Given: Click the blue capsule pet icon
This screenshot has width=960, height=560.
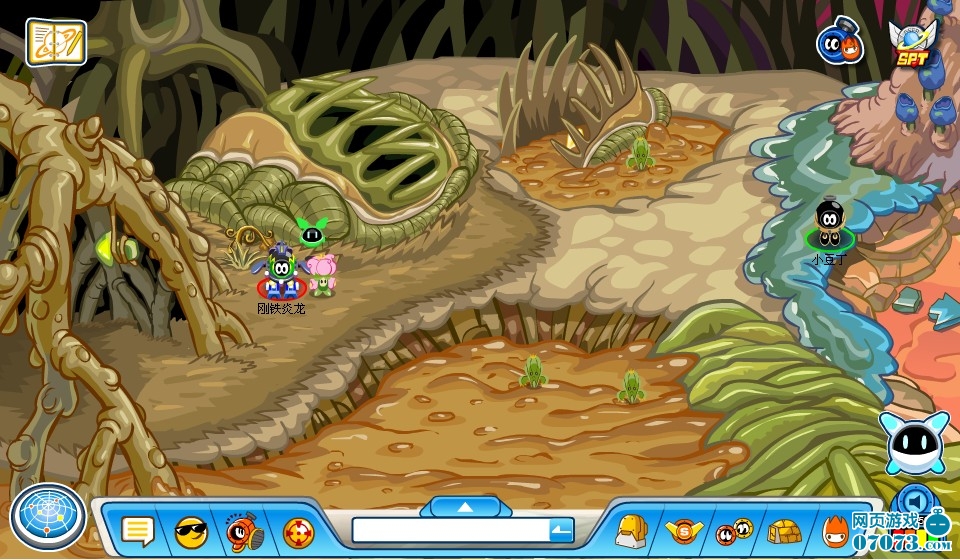Looking at the screenshot, I should coord(839,42).
